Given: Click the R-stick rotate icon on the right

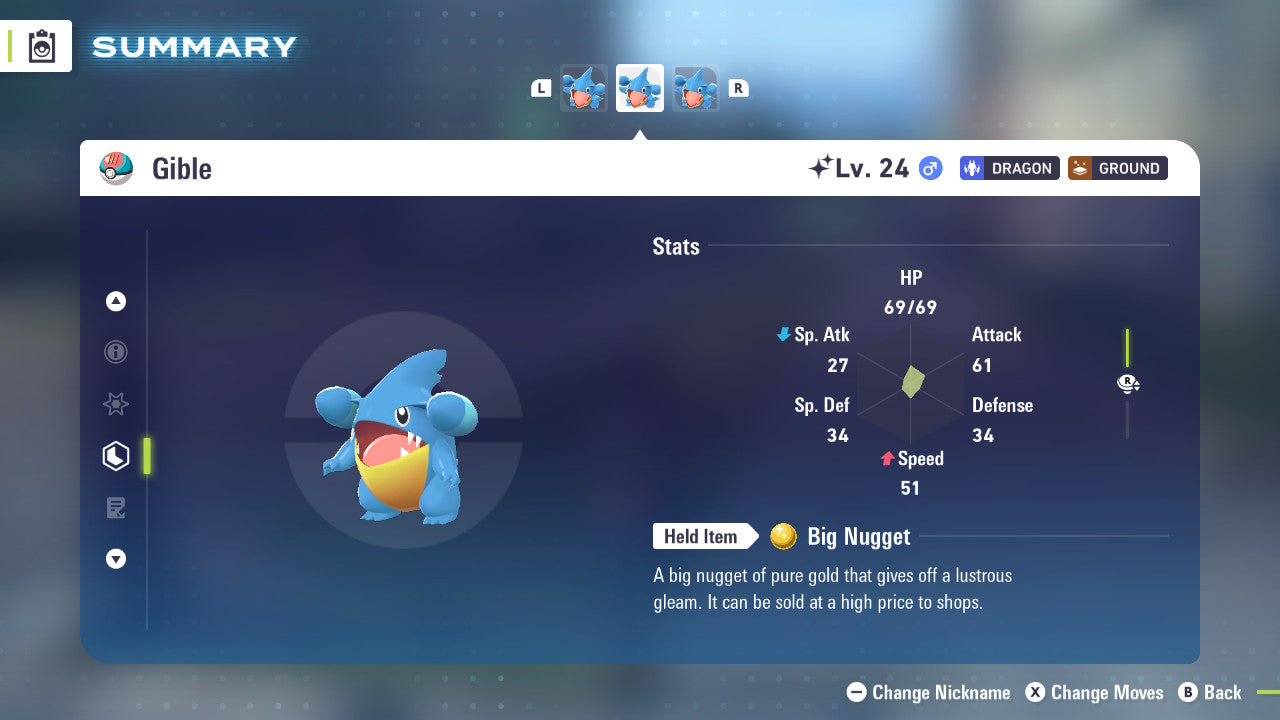Looking at the screenshot, I should tap(1128, 383).
